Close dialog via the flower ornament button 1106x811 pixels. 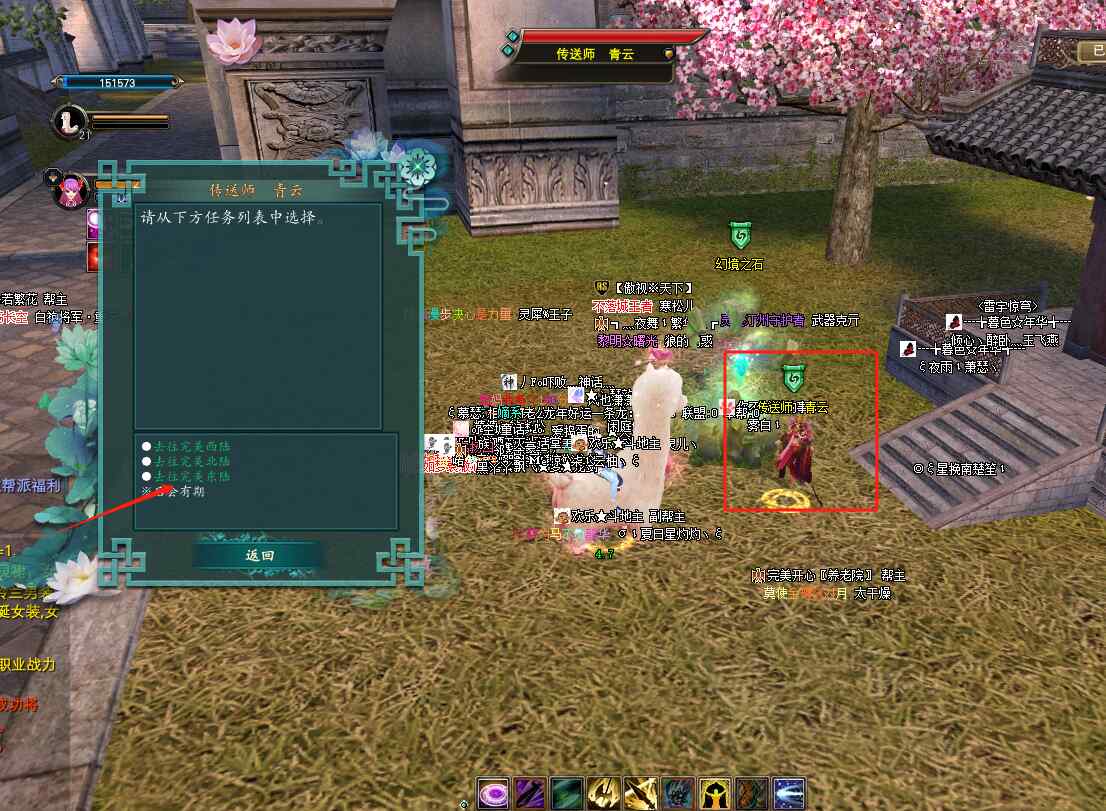coord(416,167)
